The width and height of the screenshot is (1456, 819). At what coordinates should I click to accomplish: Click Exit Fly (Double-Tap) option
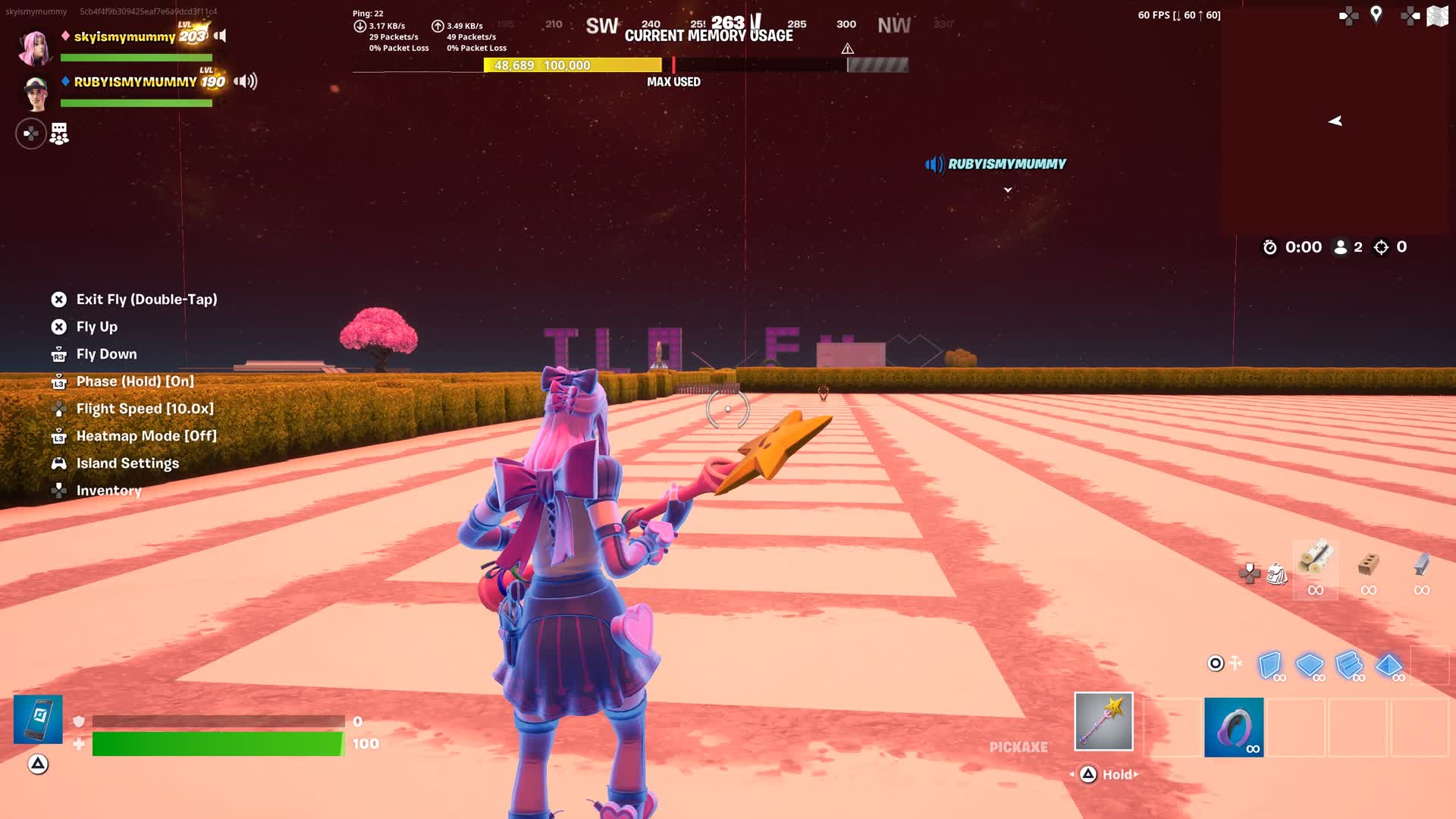[x=146, y=300]
